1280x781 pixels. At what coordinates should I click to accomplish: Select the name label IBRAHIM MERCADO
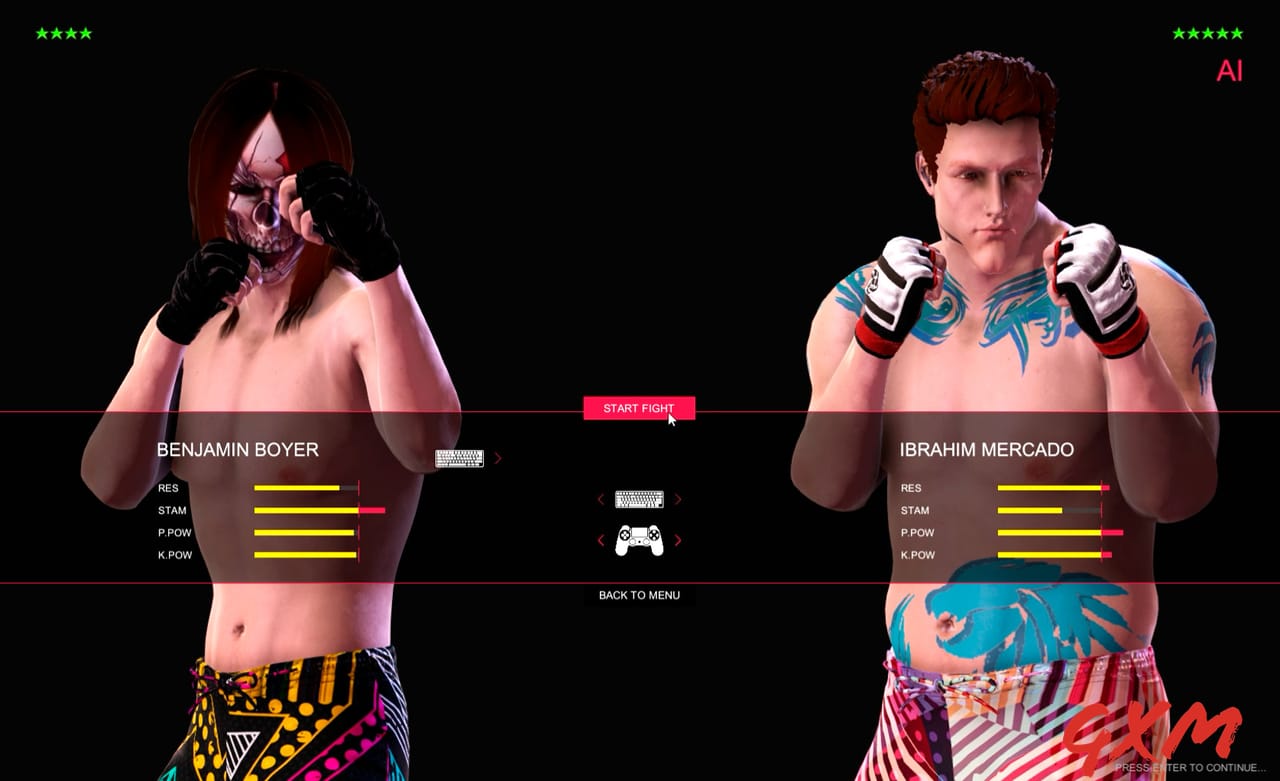click(984, 450)
